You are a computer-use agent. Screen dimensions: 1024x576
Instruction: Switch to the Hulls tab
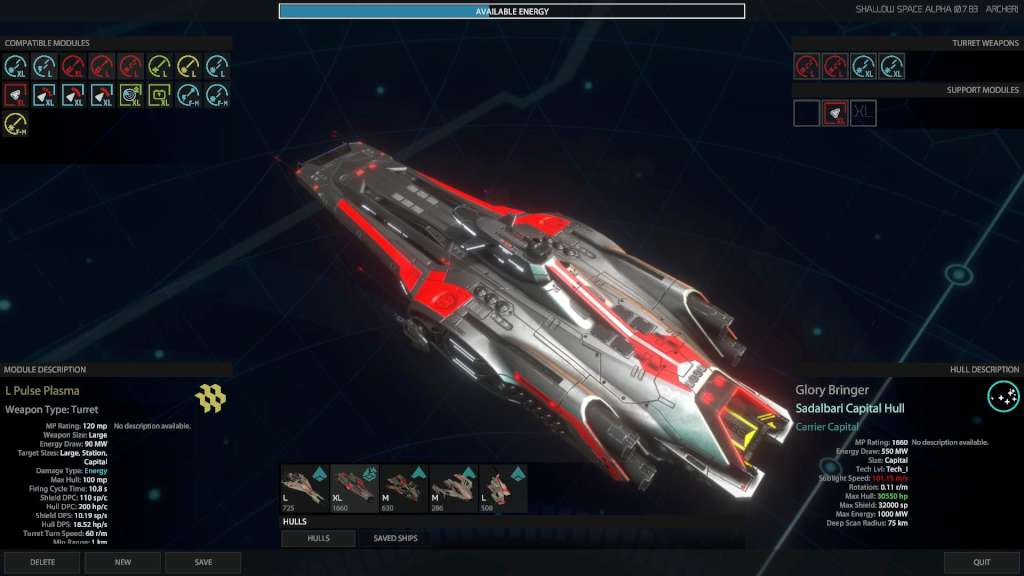pos(318,538)
